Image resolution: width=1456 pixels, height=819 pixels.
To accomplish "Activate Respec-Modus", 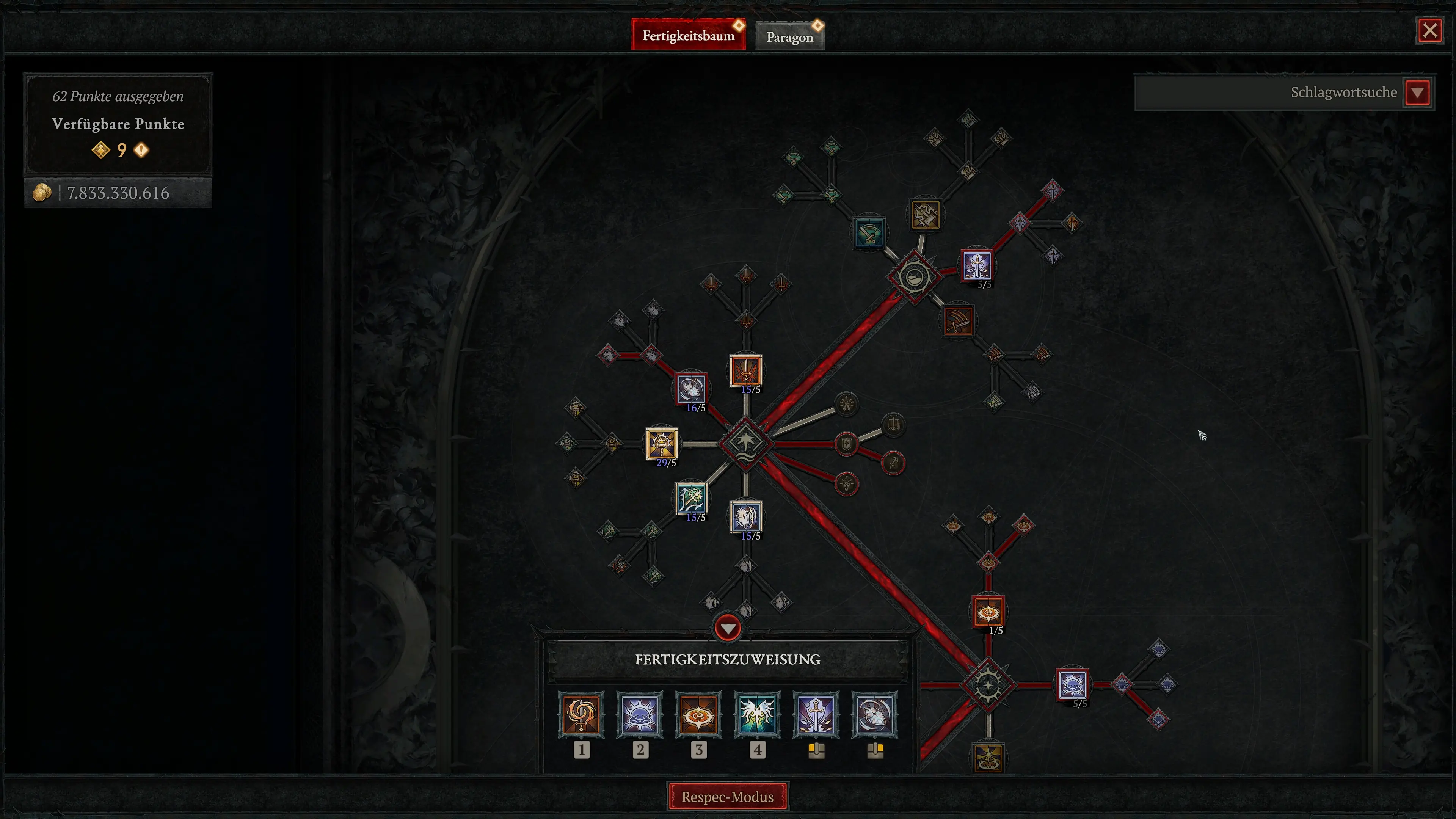I will click(x=728, y=796).
